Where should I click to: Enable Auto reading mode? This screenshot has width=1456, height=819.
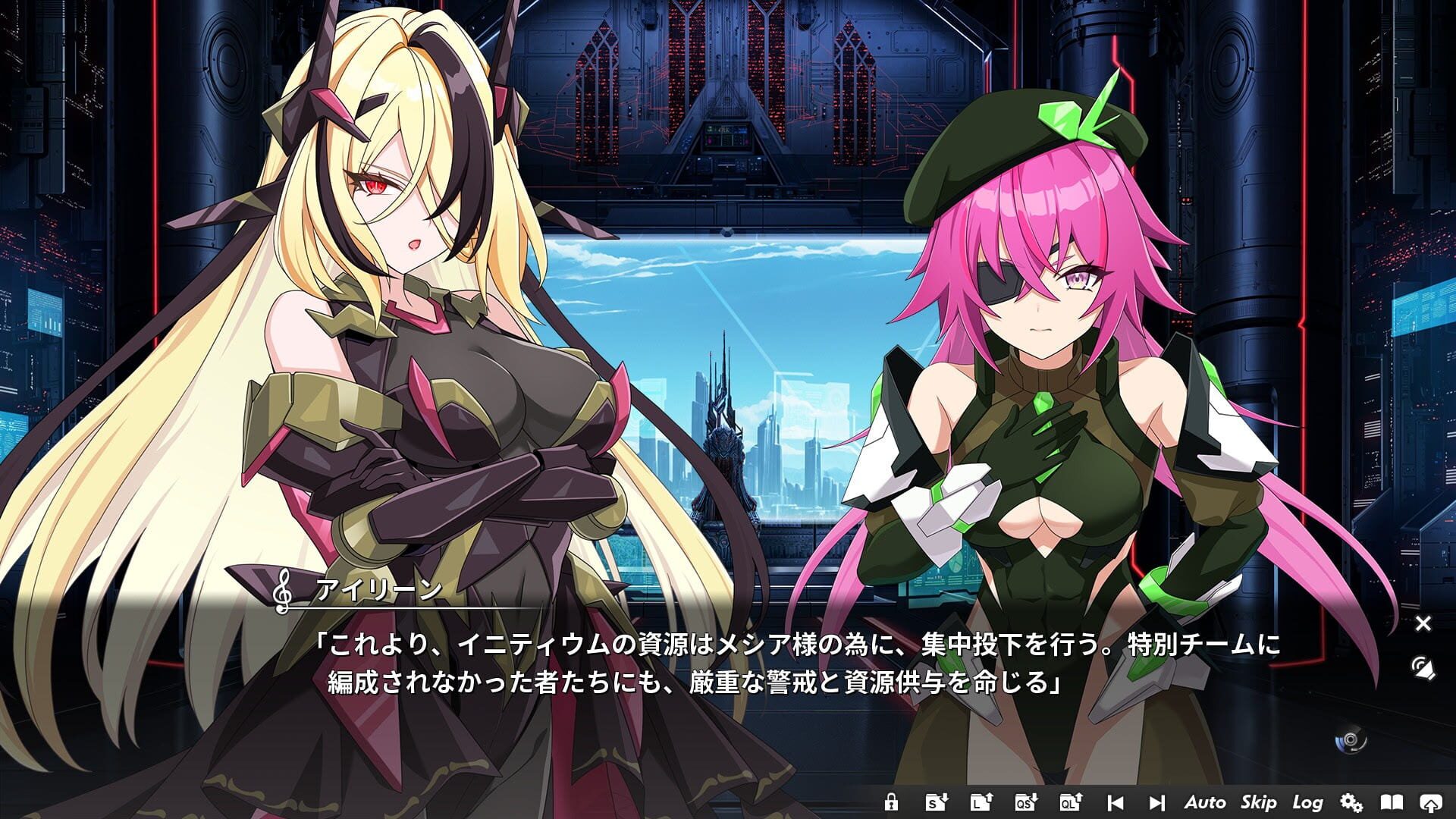(x=1207, y=801)
